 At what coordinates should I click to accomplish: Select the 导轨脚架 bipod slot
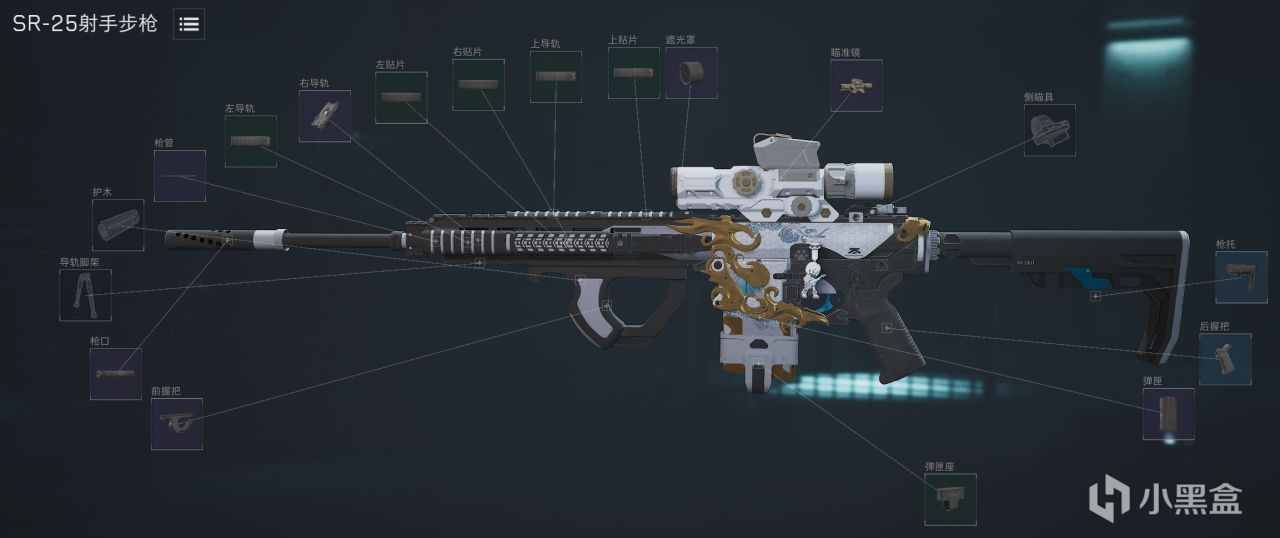[85, 295]
